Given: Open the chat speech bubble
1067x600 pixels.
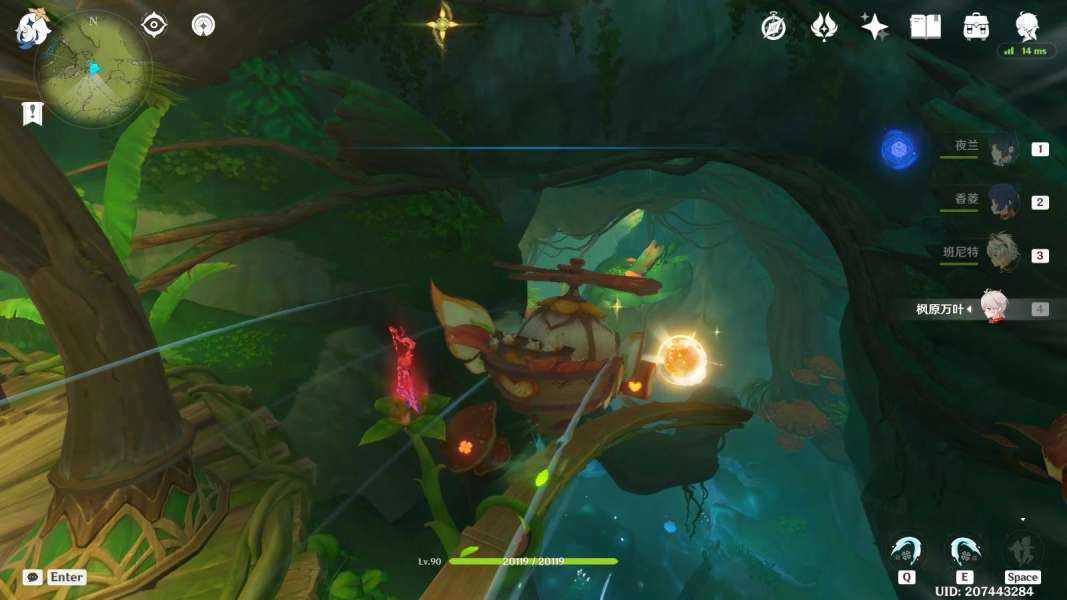Looking at the screenshot, I should (32, 577).
